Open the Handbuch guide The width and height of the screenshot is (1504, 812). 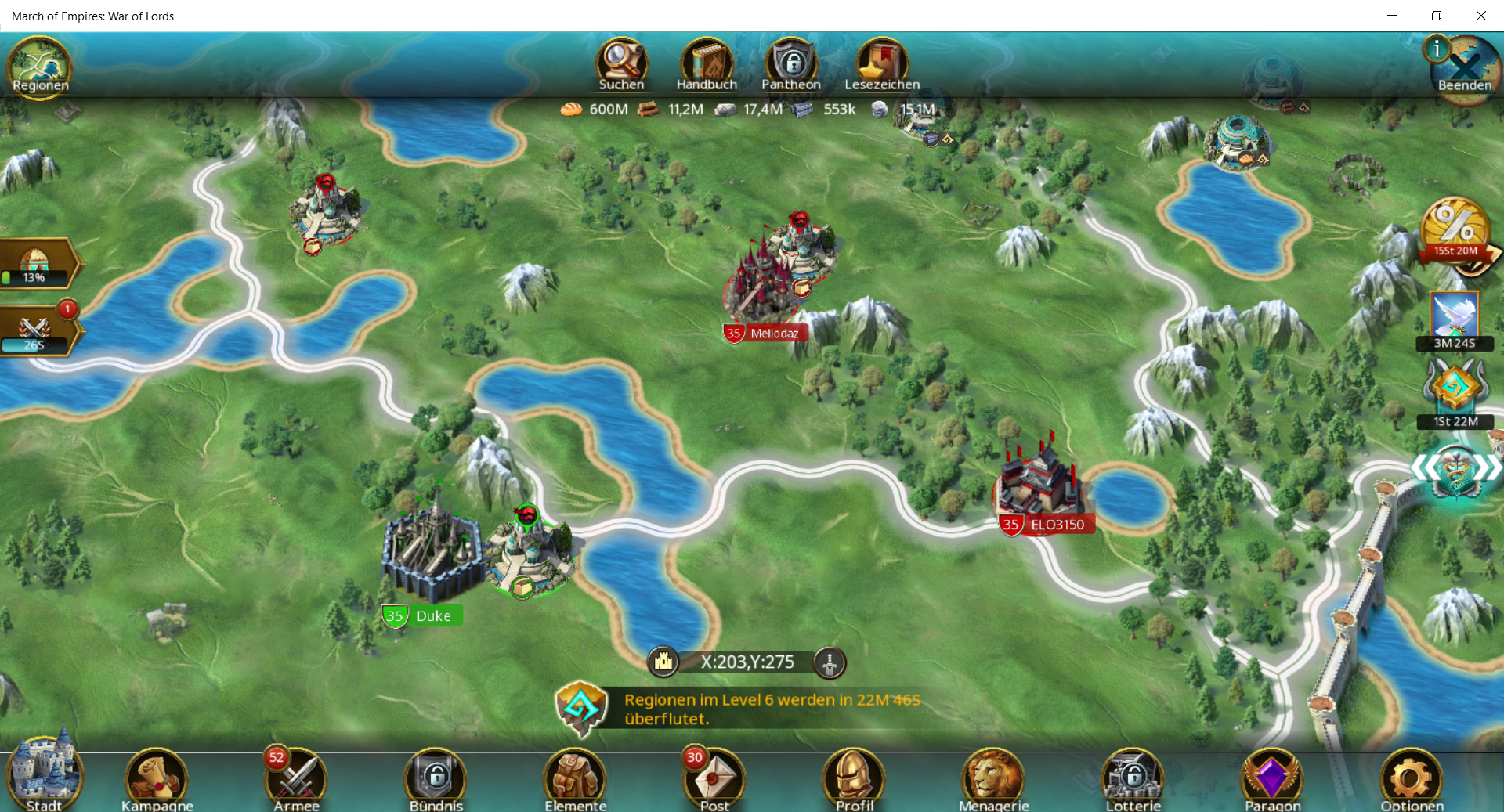click(x=706, y=64)
